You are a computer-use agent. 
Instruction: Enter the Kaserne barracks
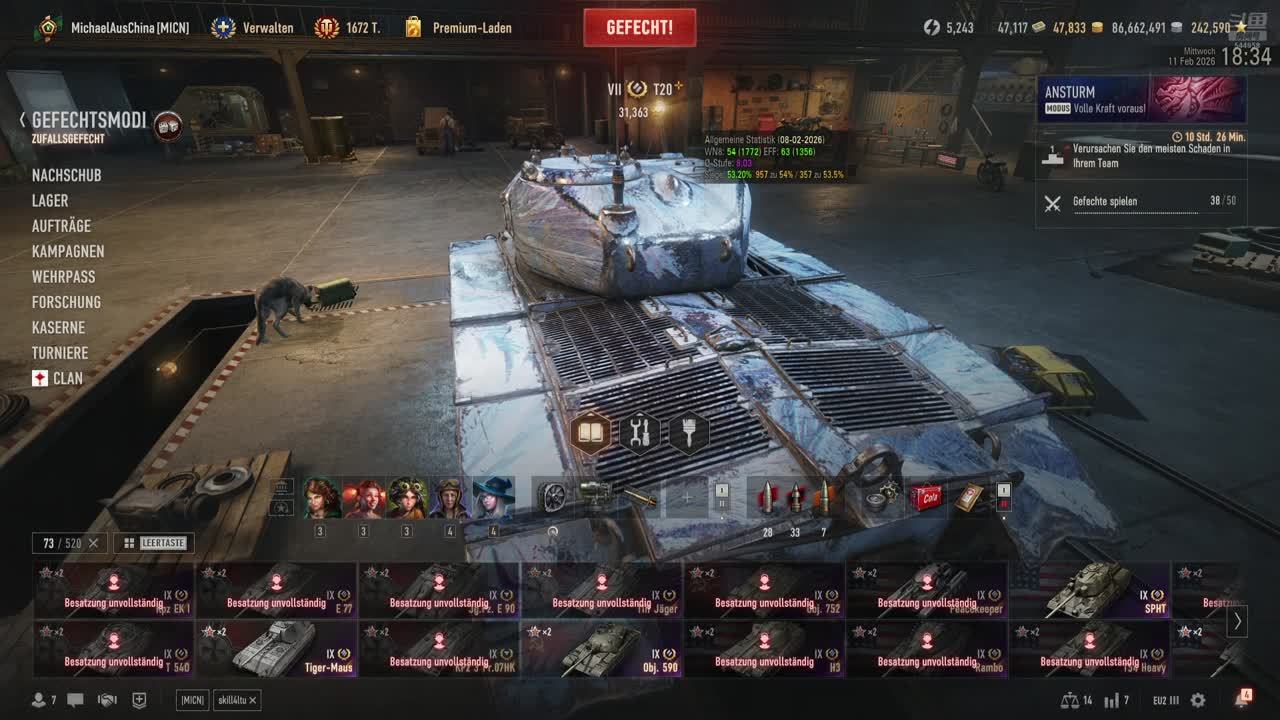coord(58,327)
